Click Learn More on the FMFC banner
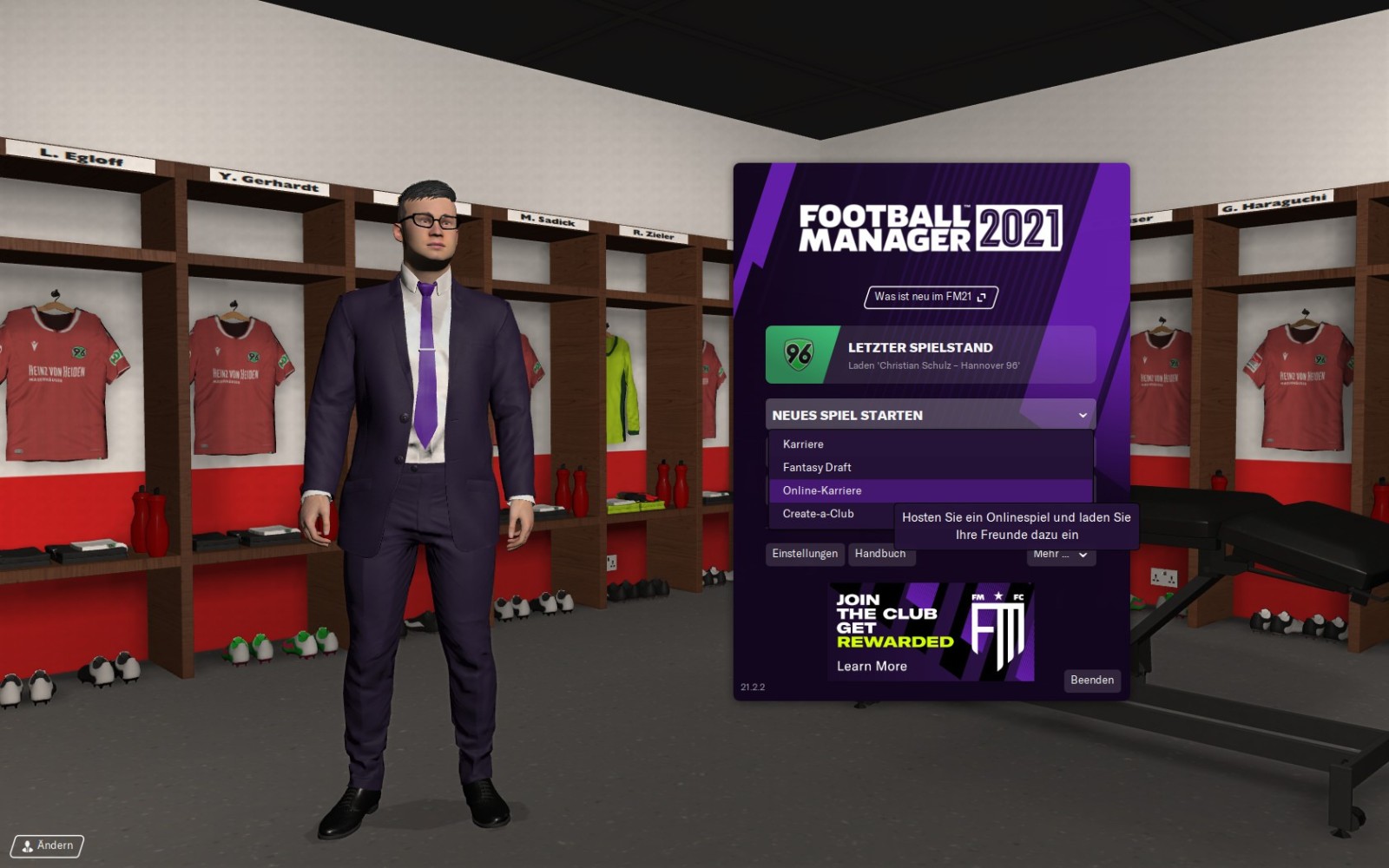The image size is (1389, 868). 872,667
